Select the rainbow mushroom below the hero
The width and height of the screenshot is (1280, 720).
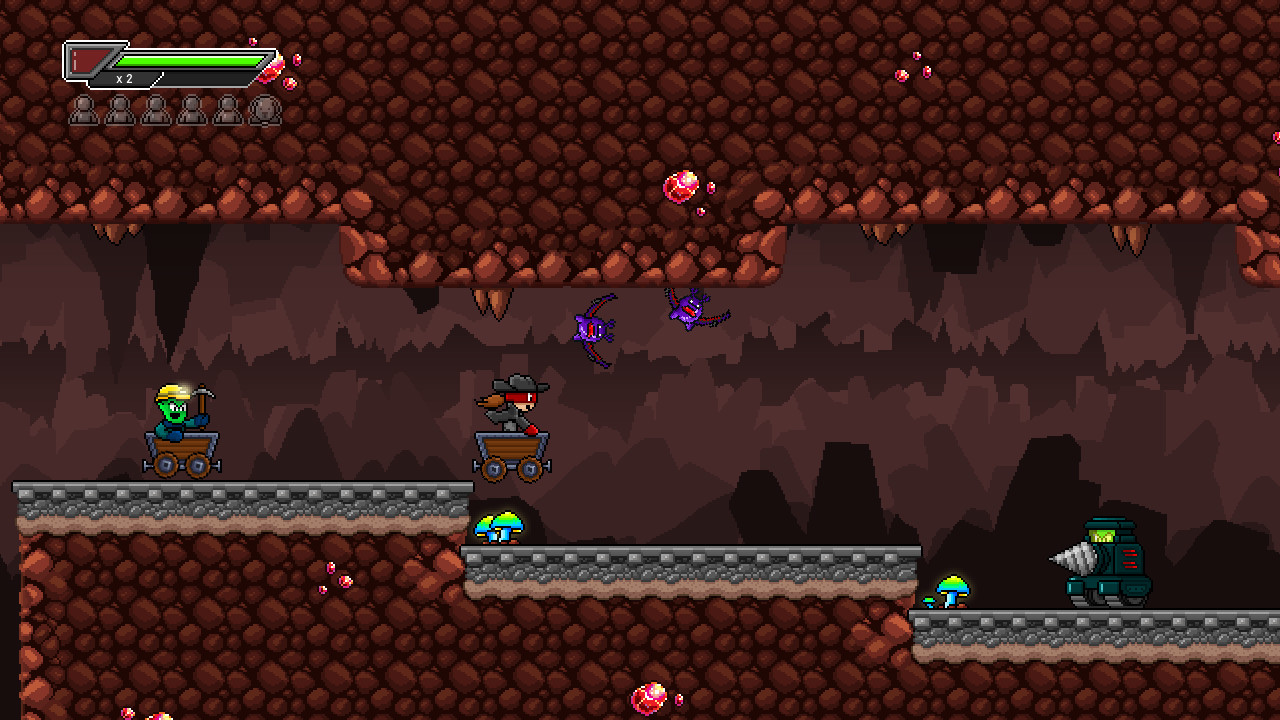[x=505, y=527]
